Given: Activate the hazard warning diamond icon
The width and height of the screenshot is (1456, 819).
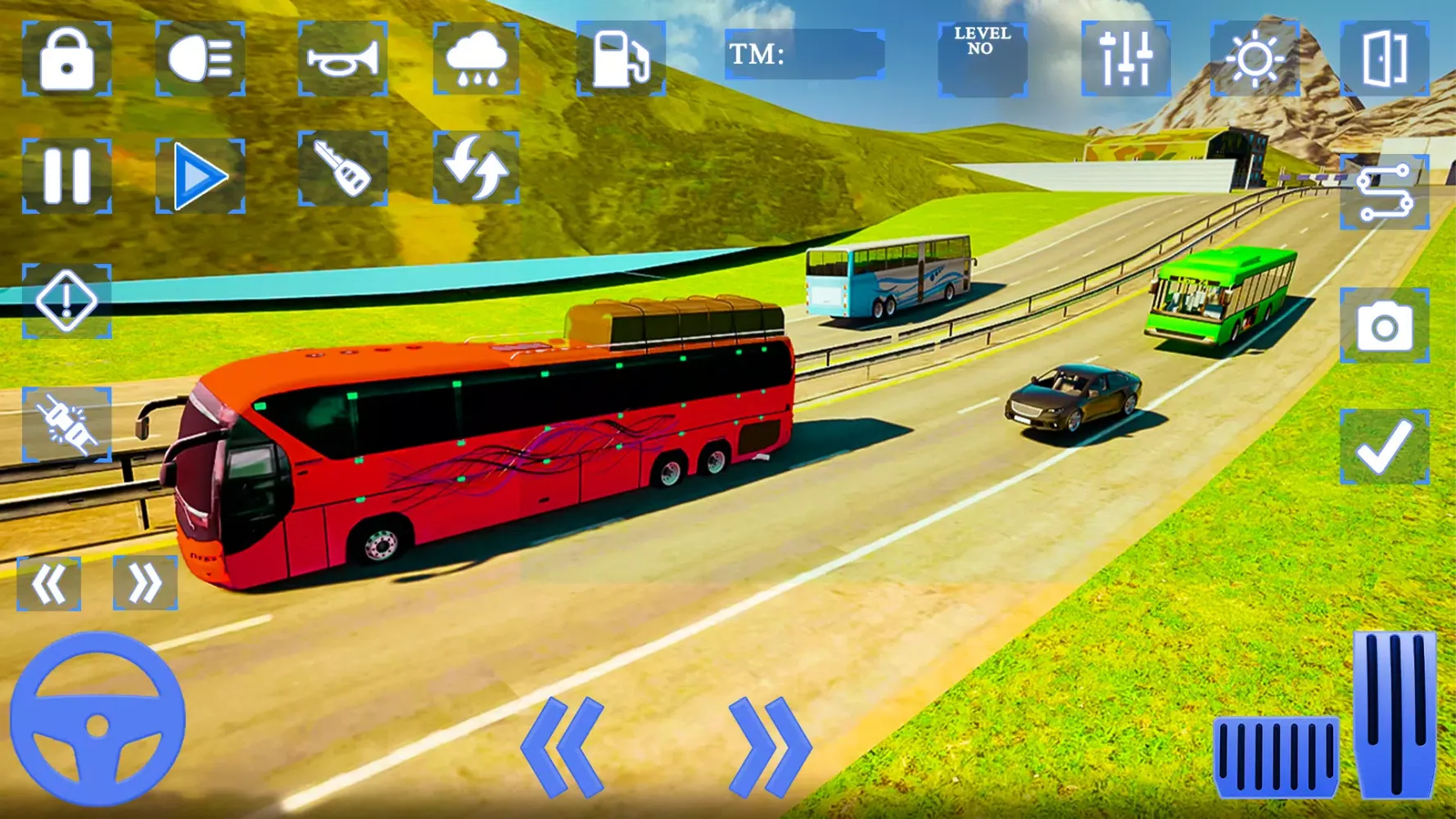Looking at the screenshot, I should point(66,301).
